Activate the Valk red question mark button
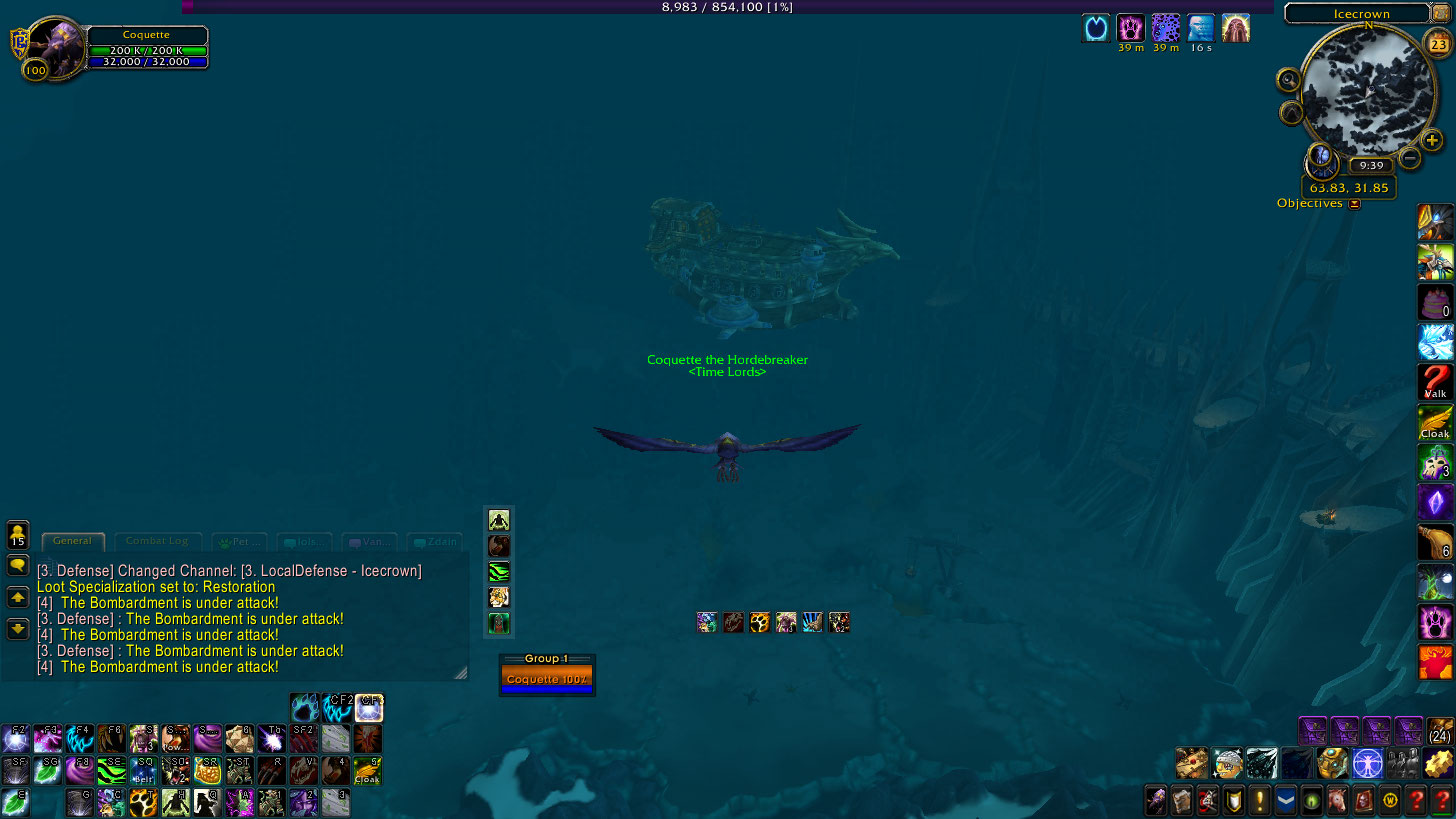 pyautogui.click(x=1435, y=382)
